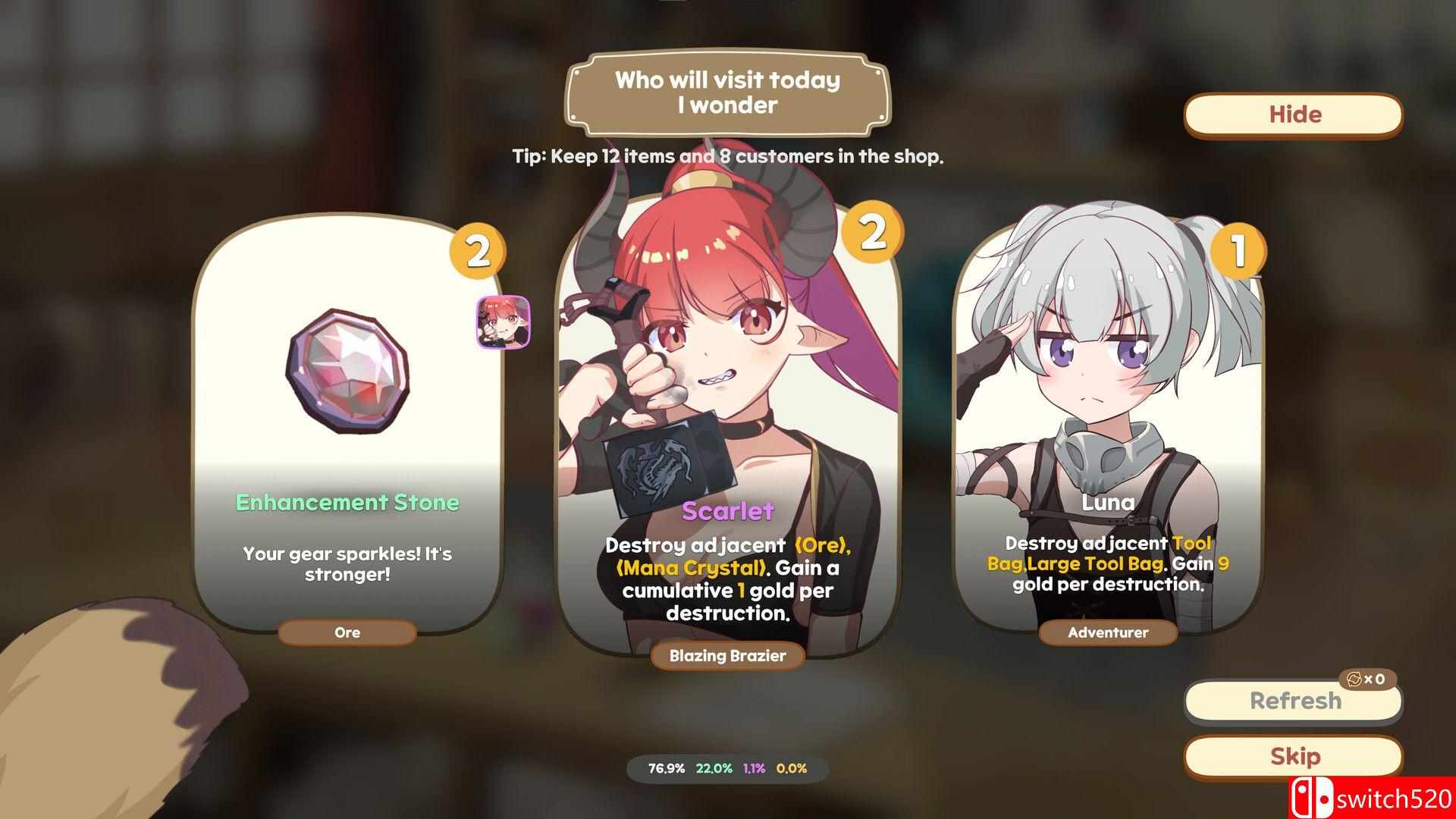Click the Ore category tag
Viewport: 1456px width, 819px height.
point(347,632)
